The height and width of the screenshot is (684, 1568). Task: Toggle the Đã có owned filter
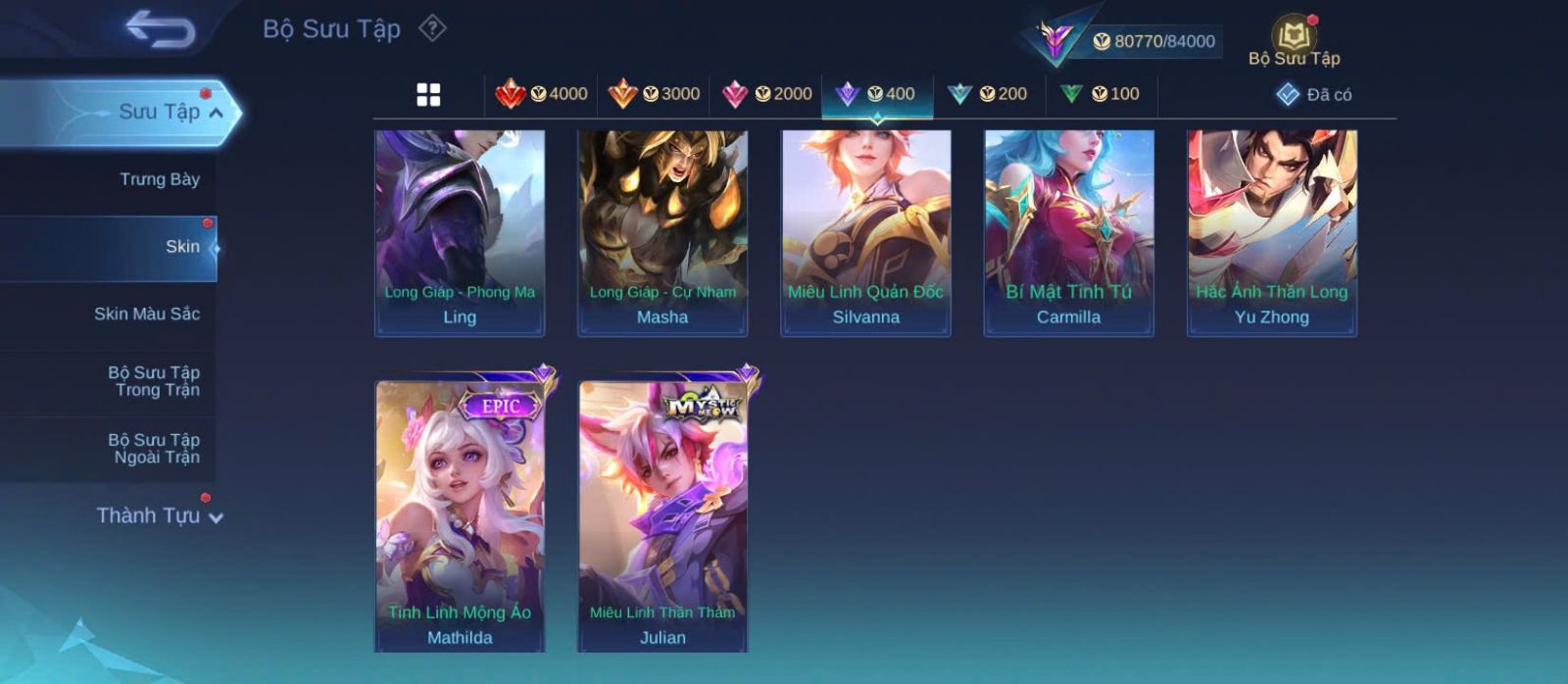[x=1314, y=95]
